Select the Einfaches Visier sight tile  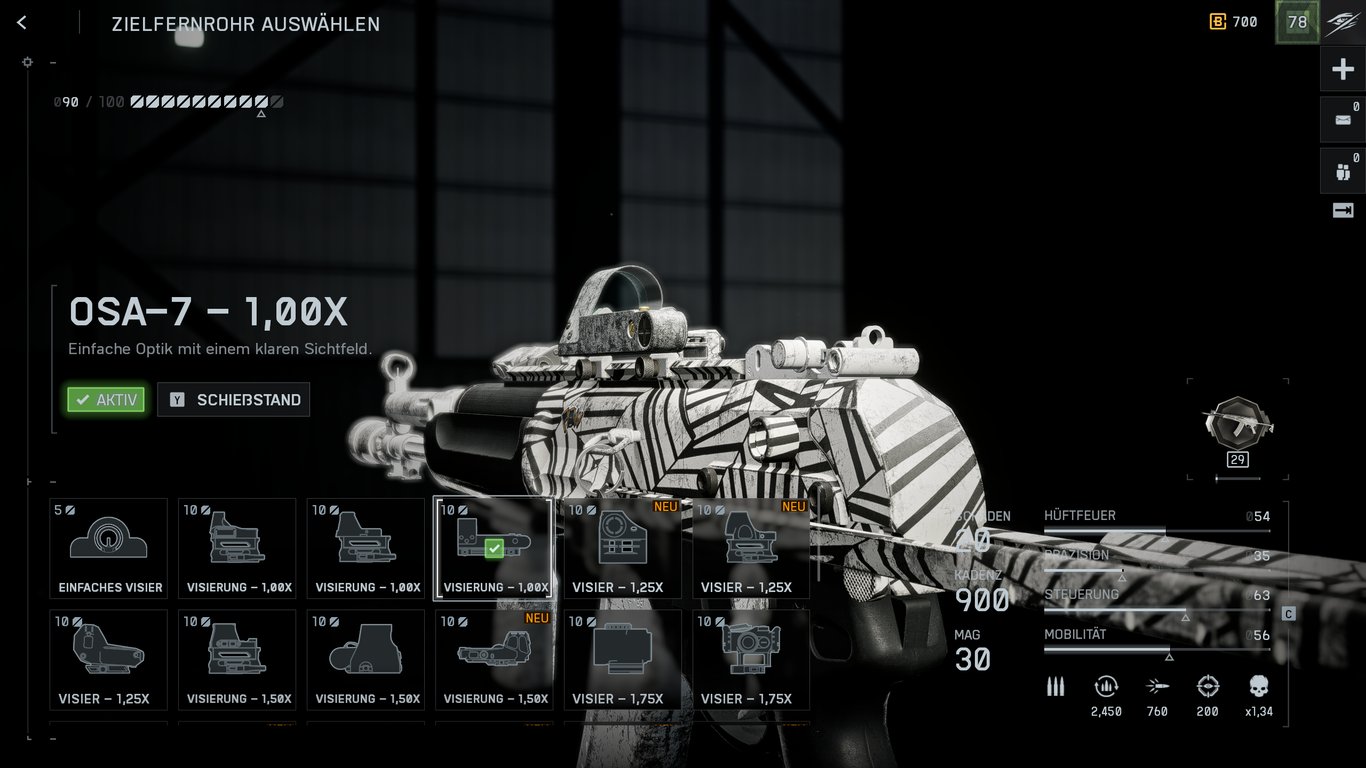click(109, 548)
